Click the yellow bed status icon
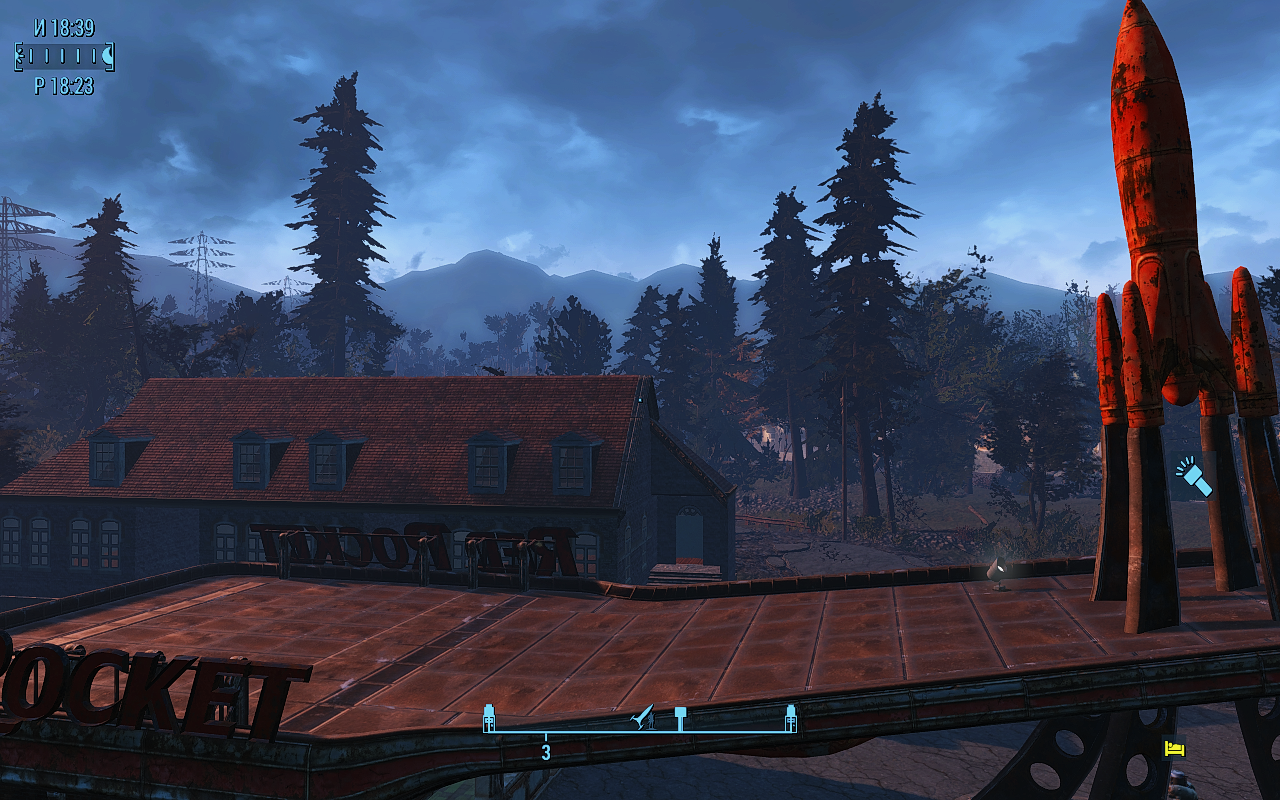 [1174, 748]
